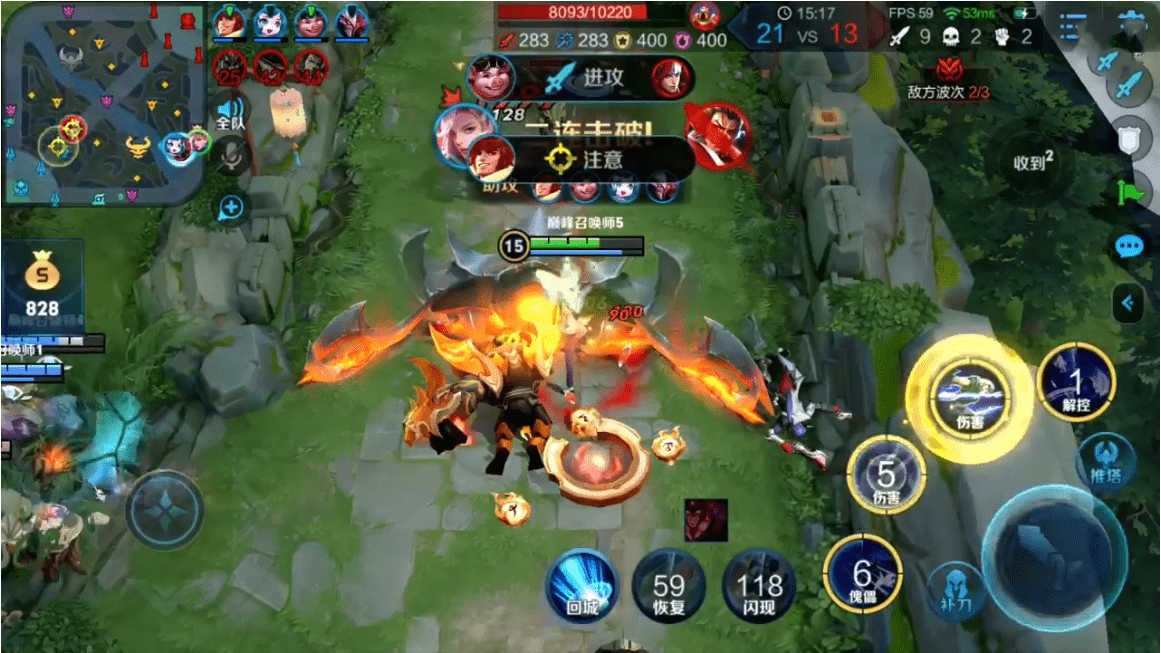This screenshot has height=653, width=1161.
Task: Cast the 闪现 flash summoner spell
Action: coord(758,587)
